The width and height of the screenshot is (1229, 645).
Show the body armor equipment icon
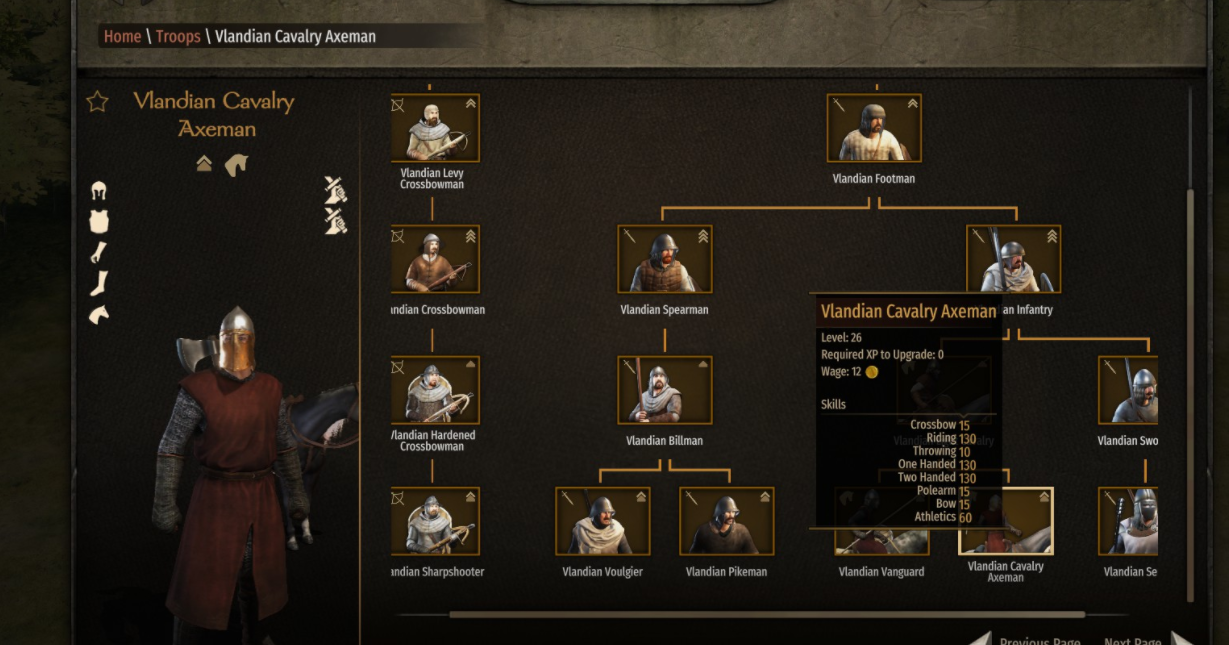[x=98, y=222]
